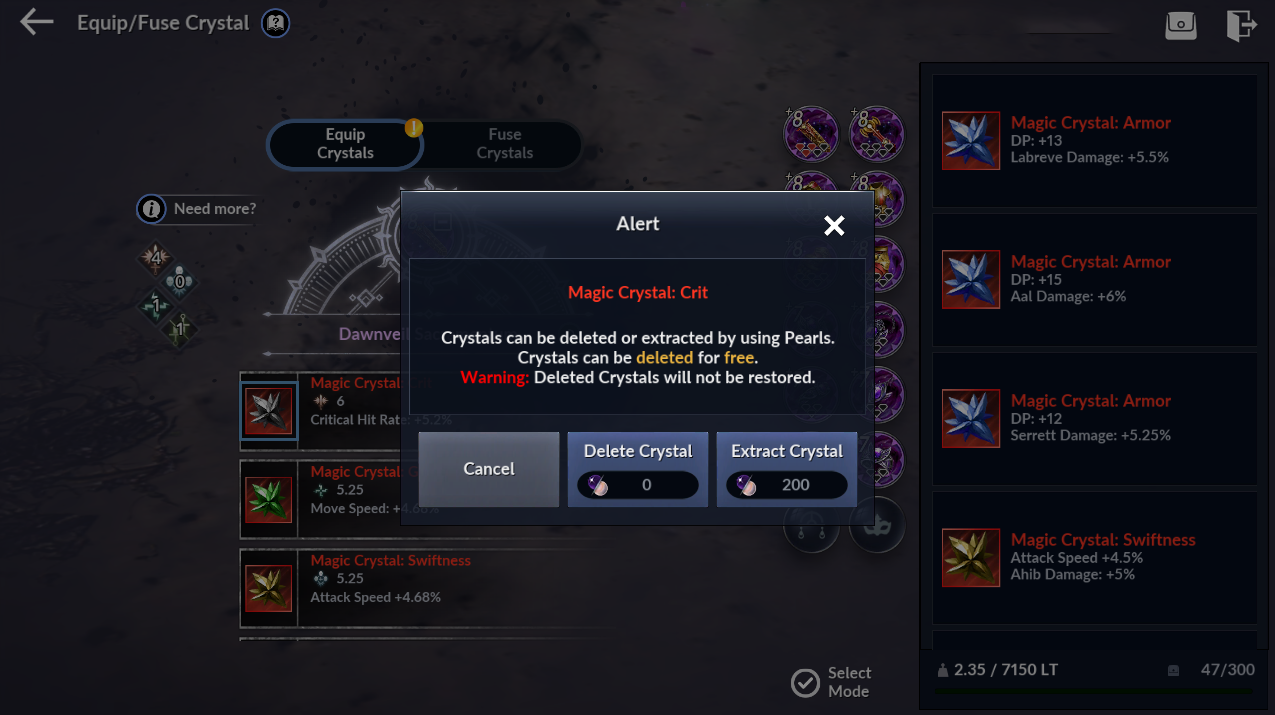
Task: Open the Equip/Fuse Crystal help guide icon
Action: point(275,23)
